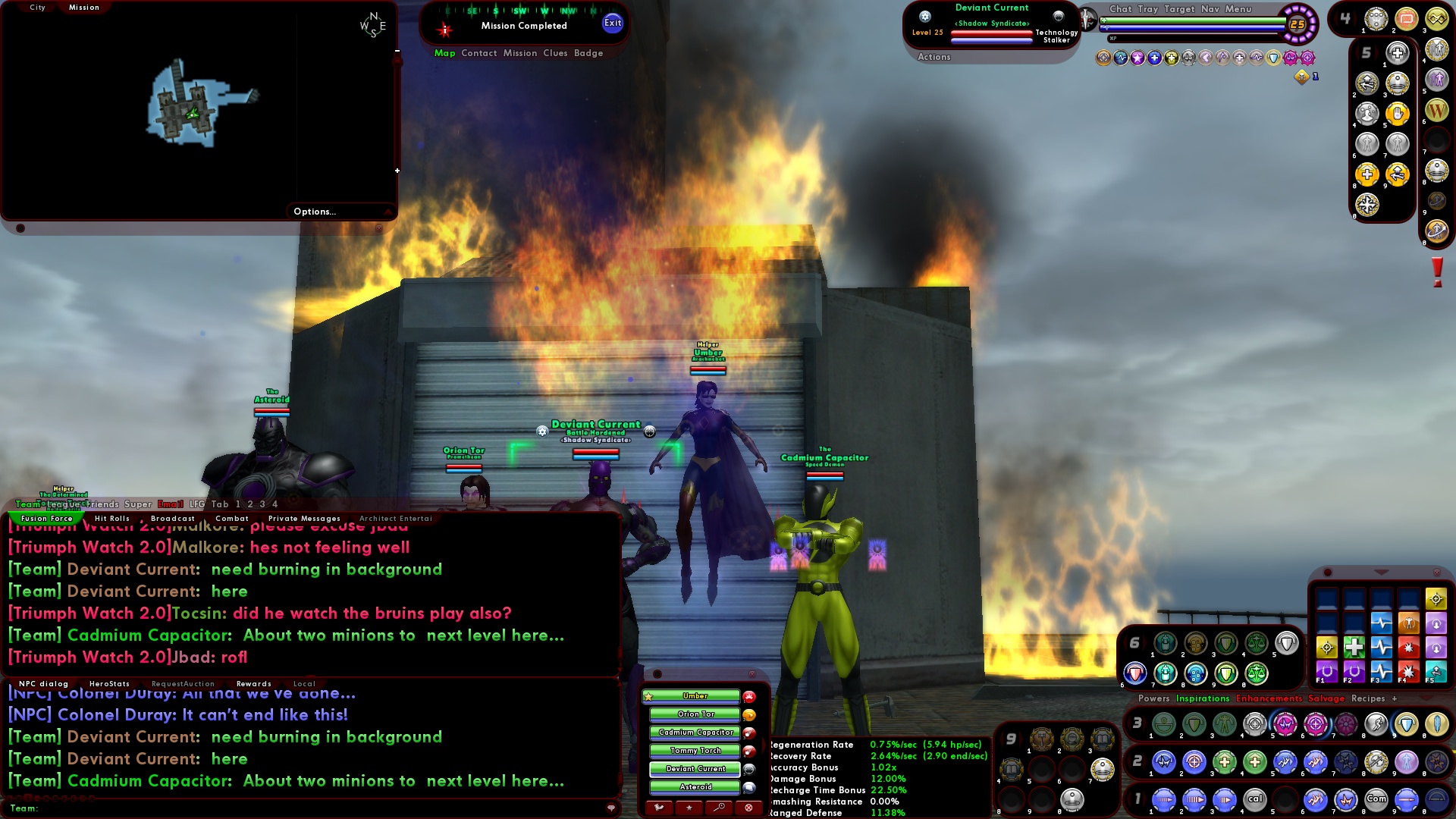Click the yellow accuracy inspiration labeled F1

coord(1326,648)
